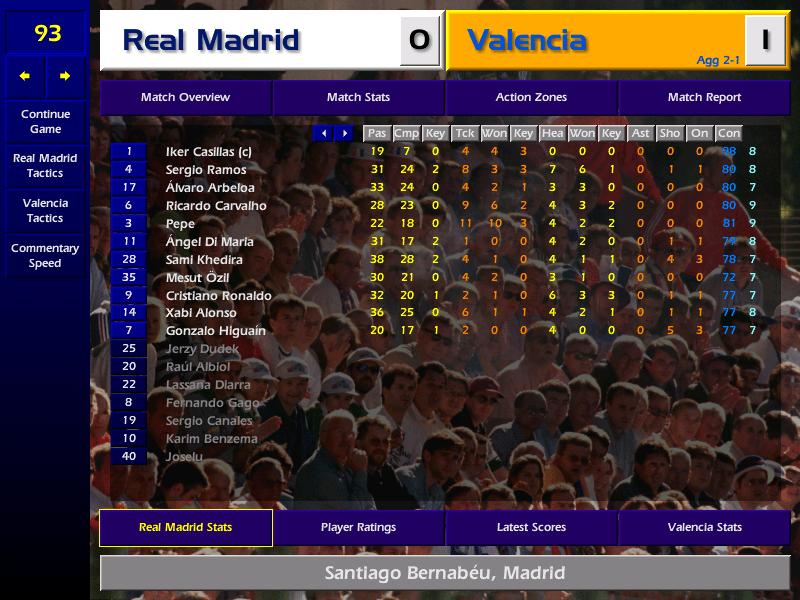Page stats columns right with white arrow
The height and width of the screenshot is (600, 800).
pyautogui.click(x=345, y=133)
